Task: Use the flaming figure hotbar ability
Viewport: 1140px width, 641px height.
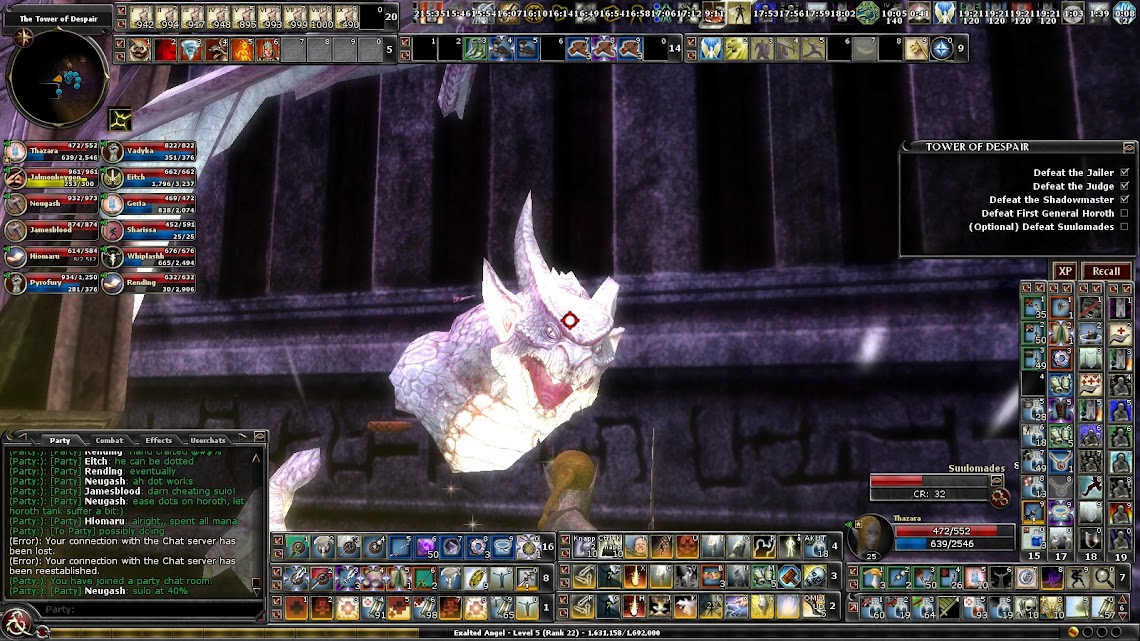Action: 242,48
